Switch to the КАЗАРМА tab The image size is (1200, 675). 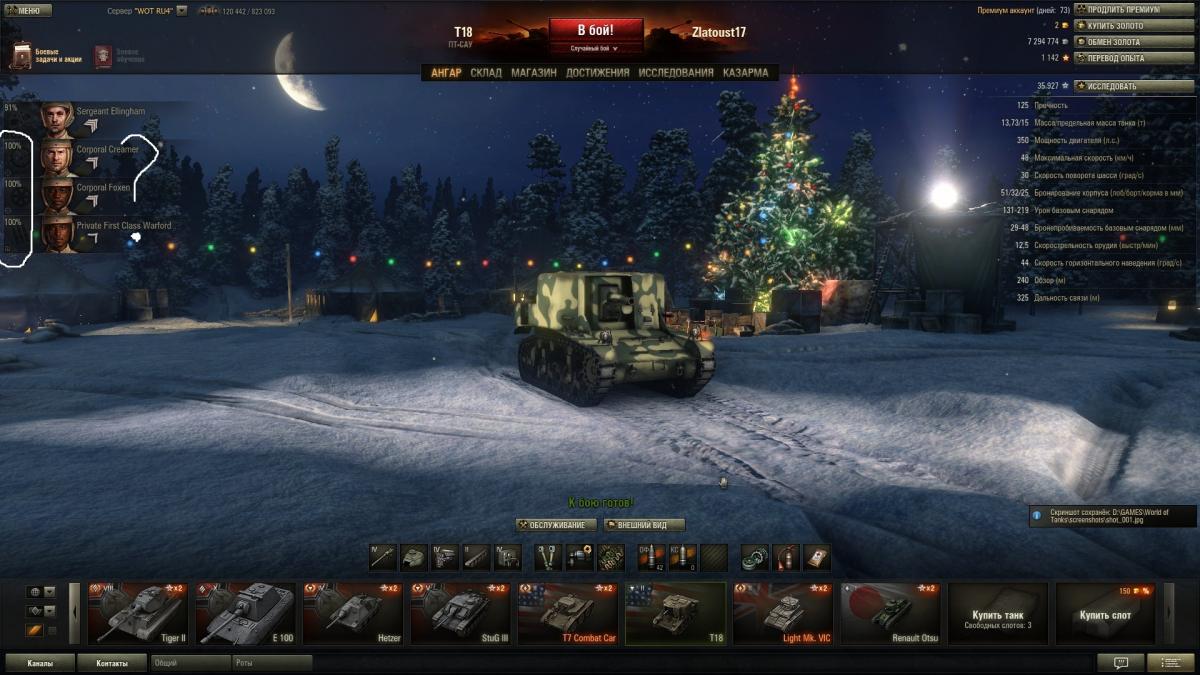point(745,73)
